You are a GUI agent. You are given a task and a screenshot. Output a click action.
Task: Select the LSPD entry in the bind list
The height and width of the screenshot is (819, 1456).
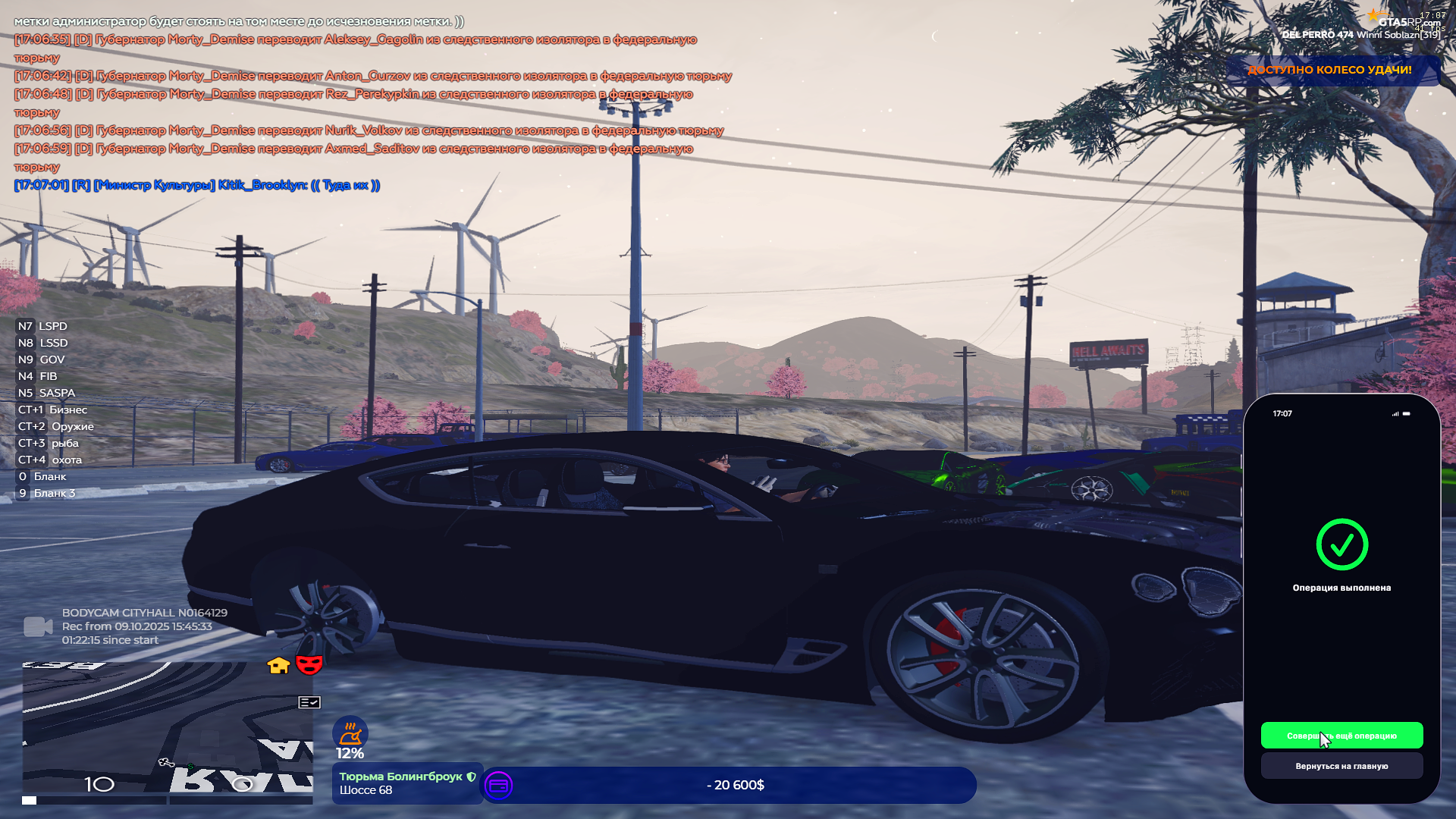(x=43, y=326)
